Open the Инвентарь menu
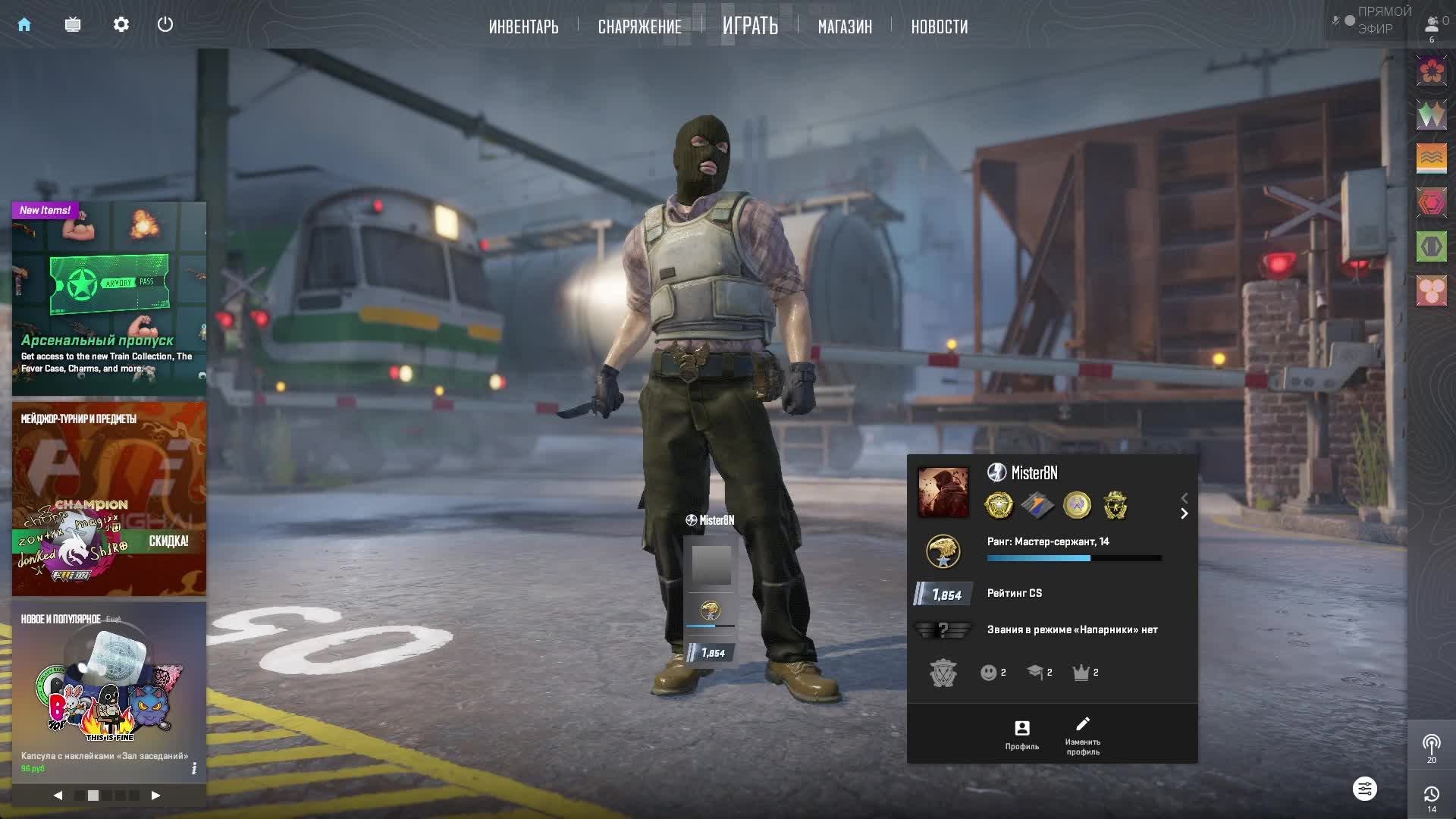Screen dimensions: 1456x819 [x=523, y=27]
